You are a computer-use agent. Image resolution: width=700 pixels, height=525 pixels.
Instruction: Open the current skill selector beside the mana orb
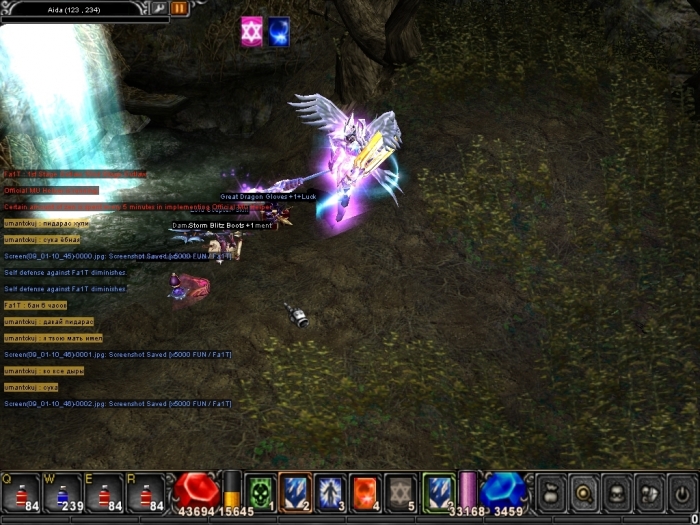438,491
